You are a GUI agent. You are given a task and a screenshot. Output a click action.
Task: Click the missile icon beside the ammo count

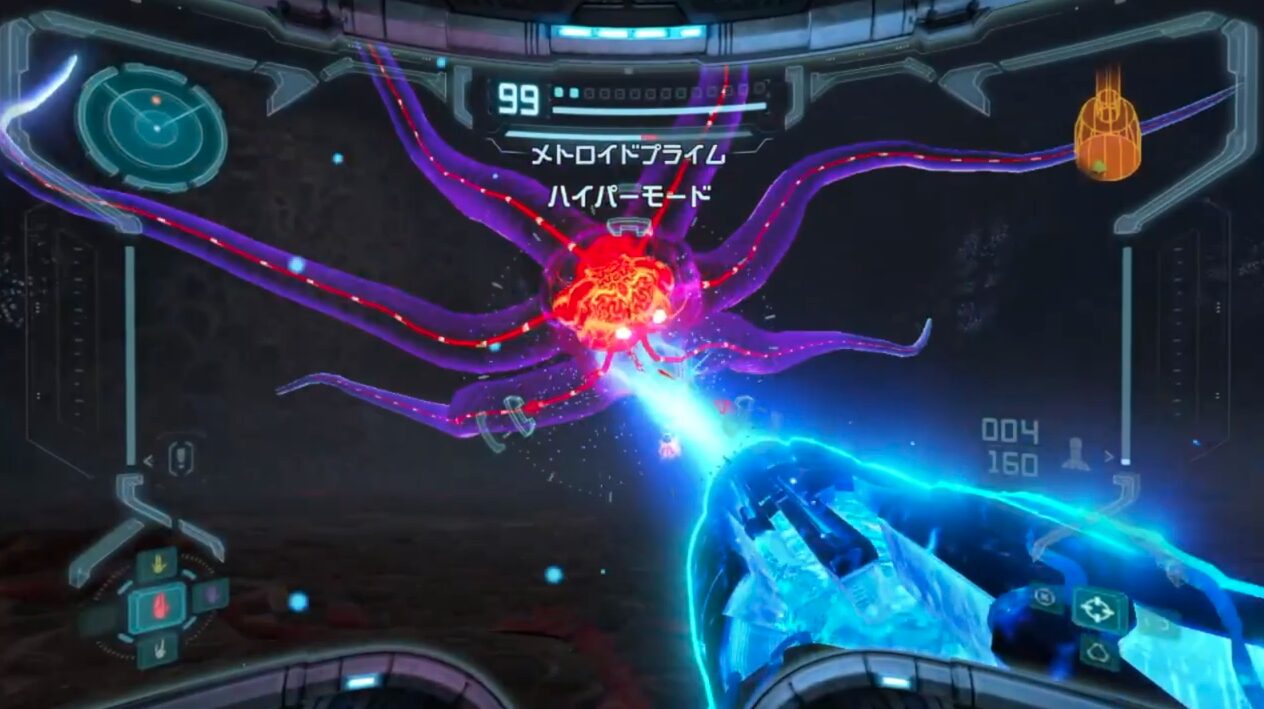(1076, 453)
